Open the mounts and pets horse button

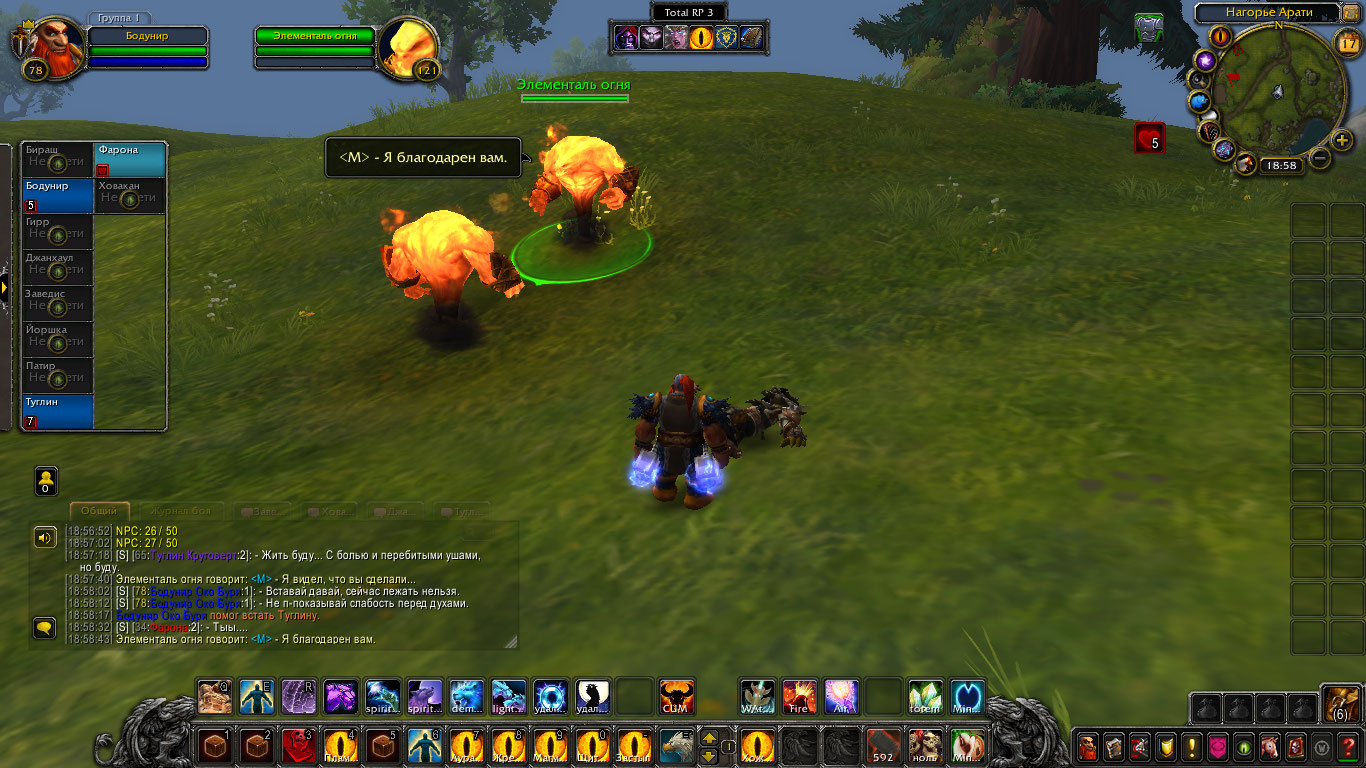1270,746
